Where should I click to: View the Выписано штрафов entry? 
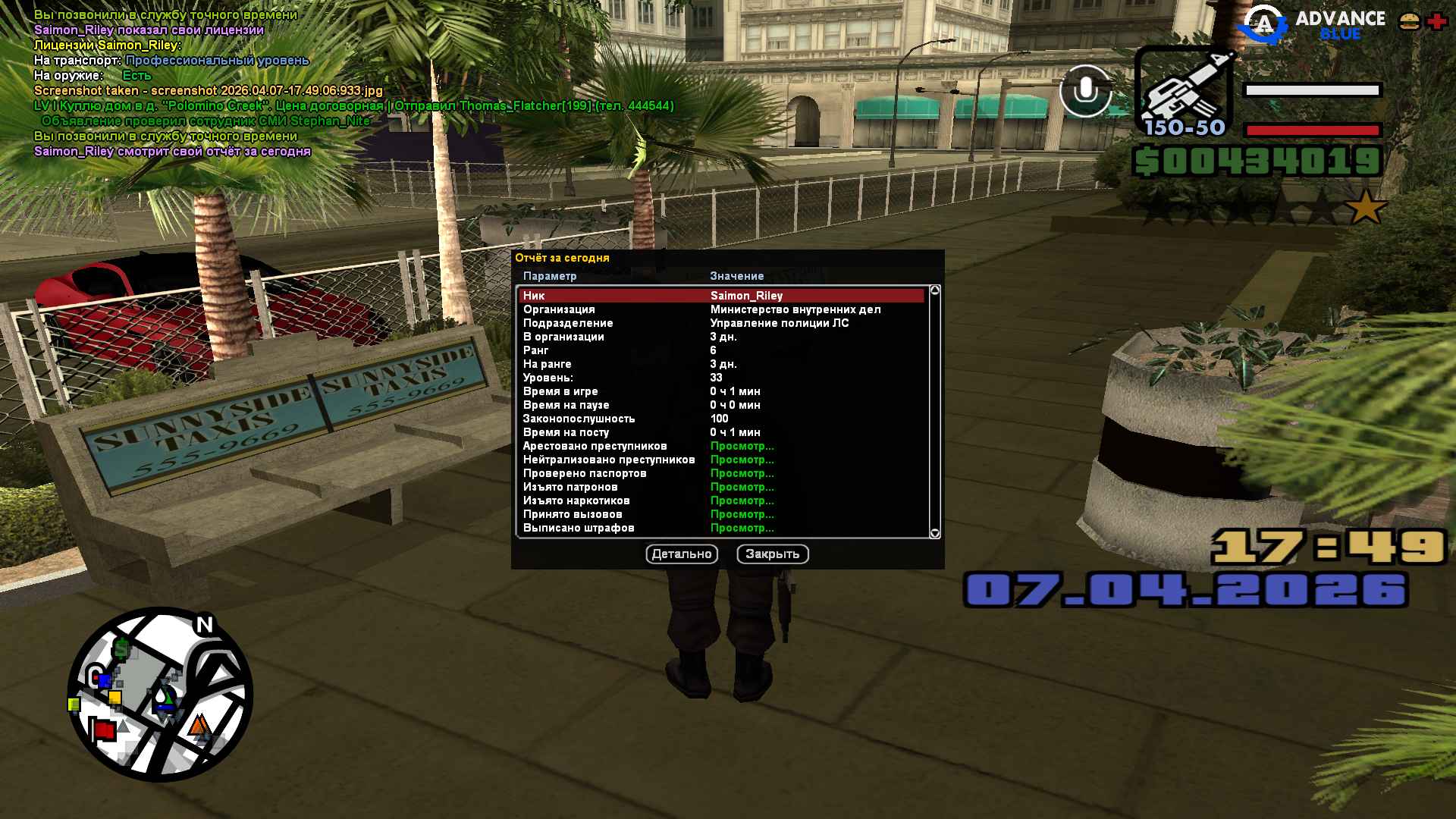coord(720,528)
